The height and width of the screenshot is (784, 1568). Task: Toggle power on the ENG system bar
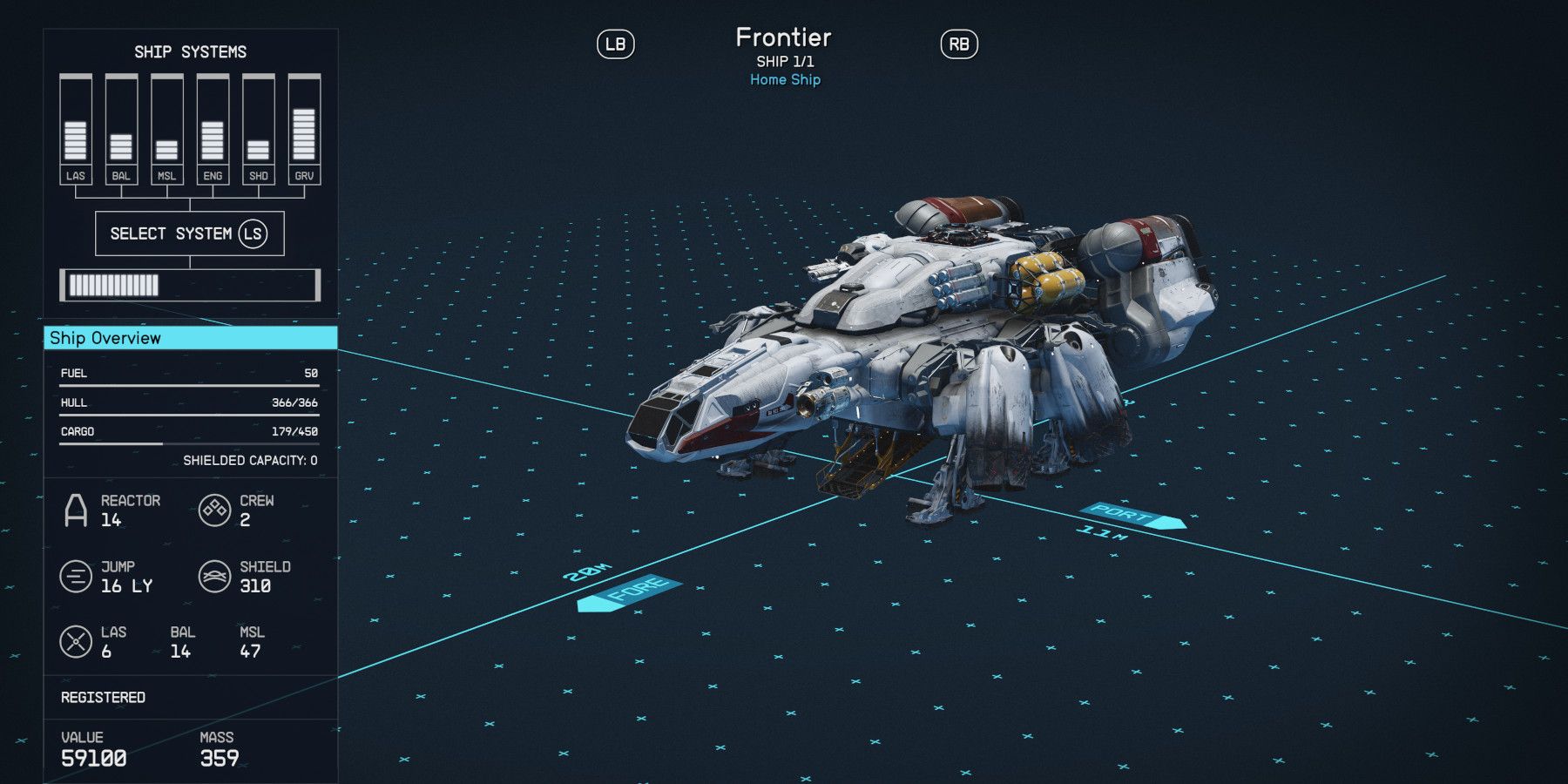point(211,122)
